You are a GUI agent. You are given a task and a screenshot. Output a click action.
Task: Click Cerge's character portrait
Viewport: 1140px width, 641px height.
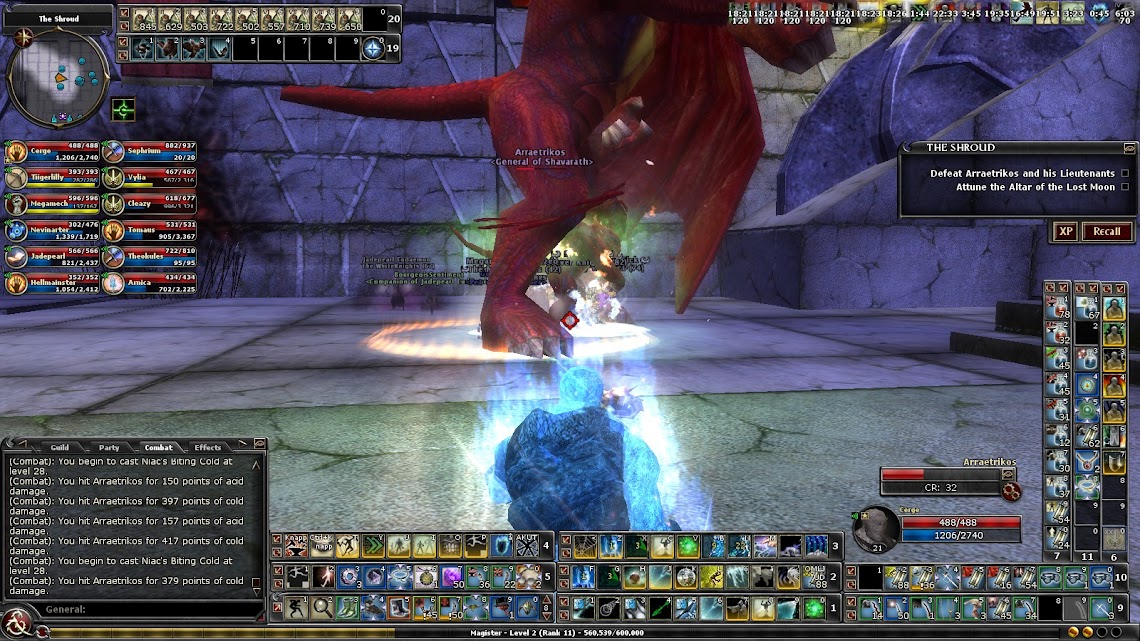click(876, 528)
